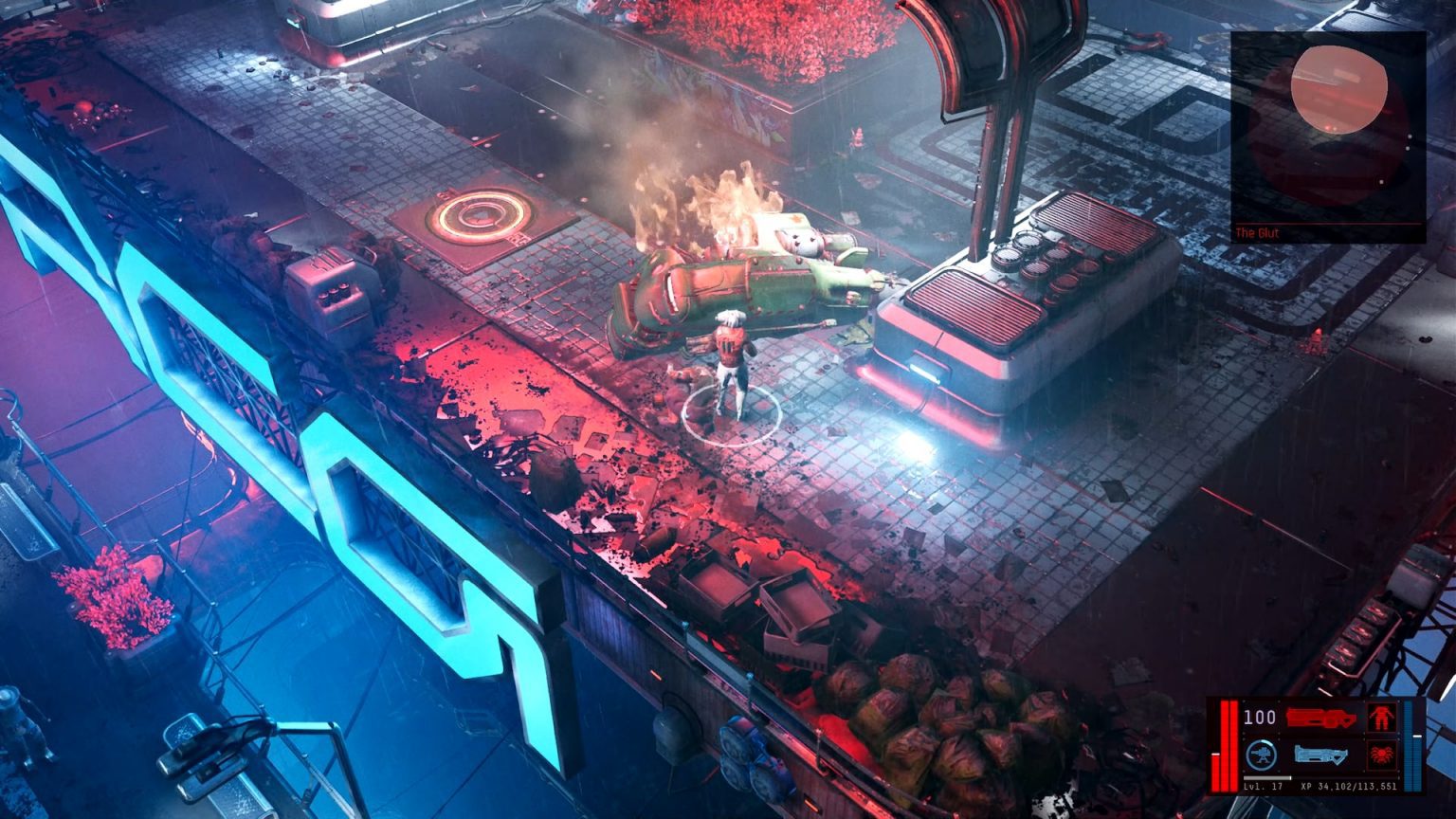Click the player position blip on the minimap
The height and width of the screenshot is (819, 1456).
click(1336, 127)
